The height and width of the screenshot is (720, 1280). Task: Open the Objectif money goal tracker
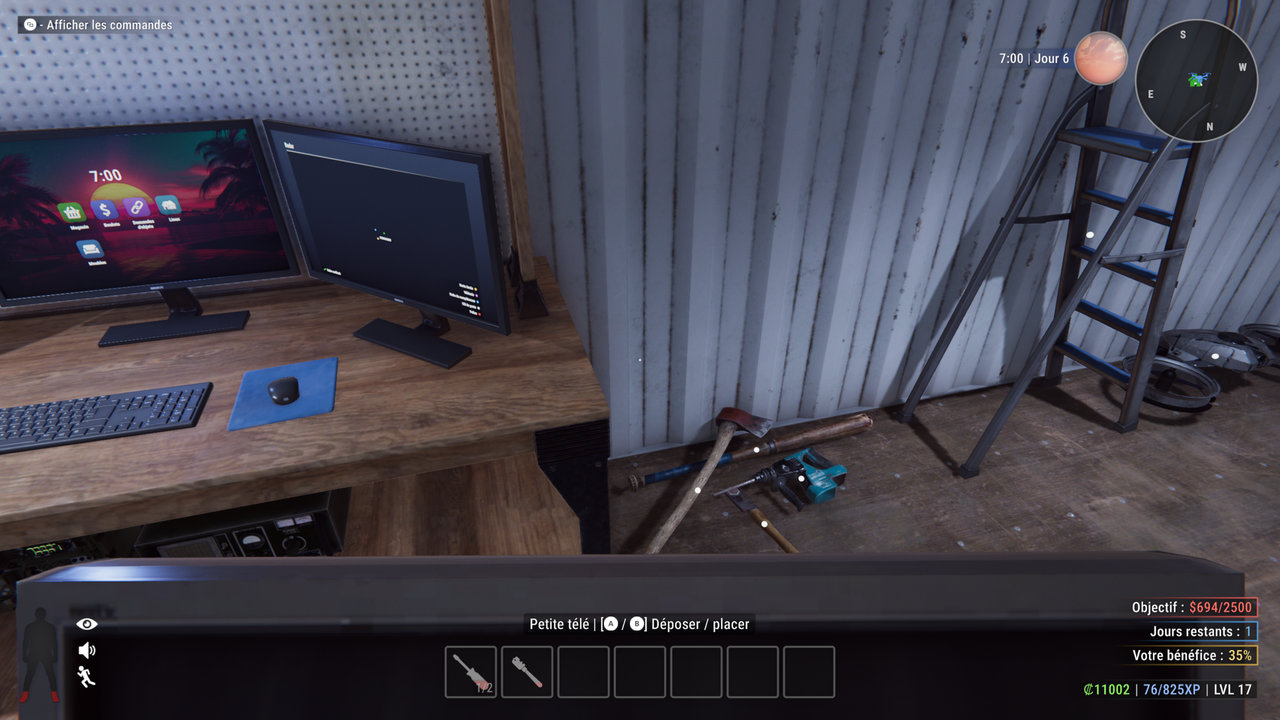[1194, 607]
